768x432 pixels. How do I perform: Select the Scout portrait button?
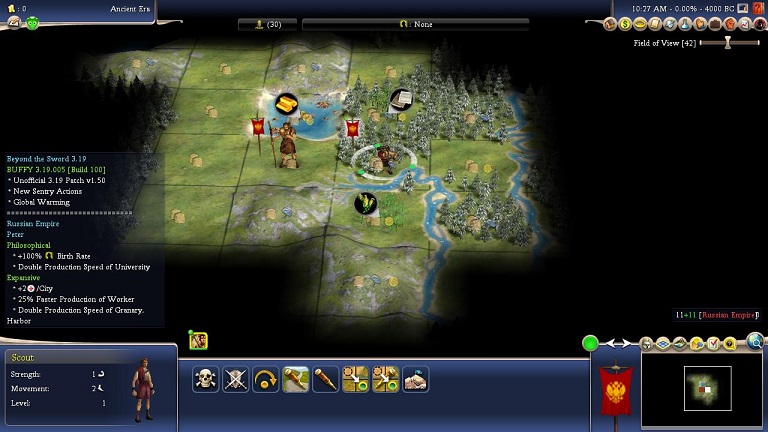[199, 341]
